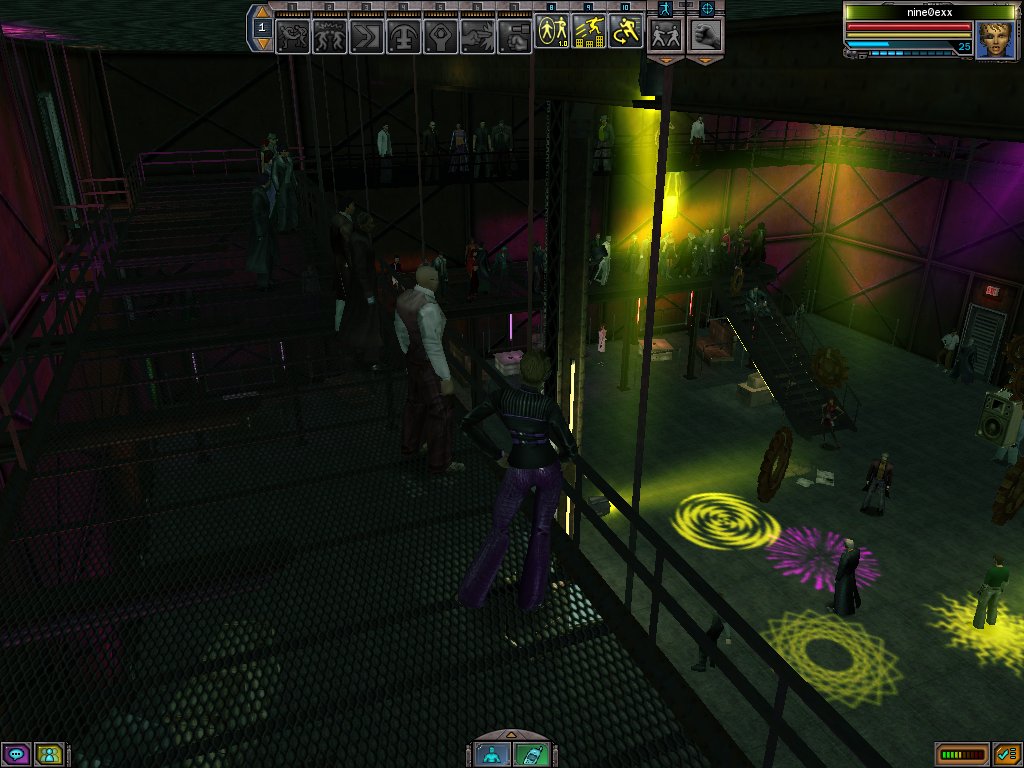Open the blue character figure panel
The image size is (1024, 768).
(492, 755)
